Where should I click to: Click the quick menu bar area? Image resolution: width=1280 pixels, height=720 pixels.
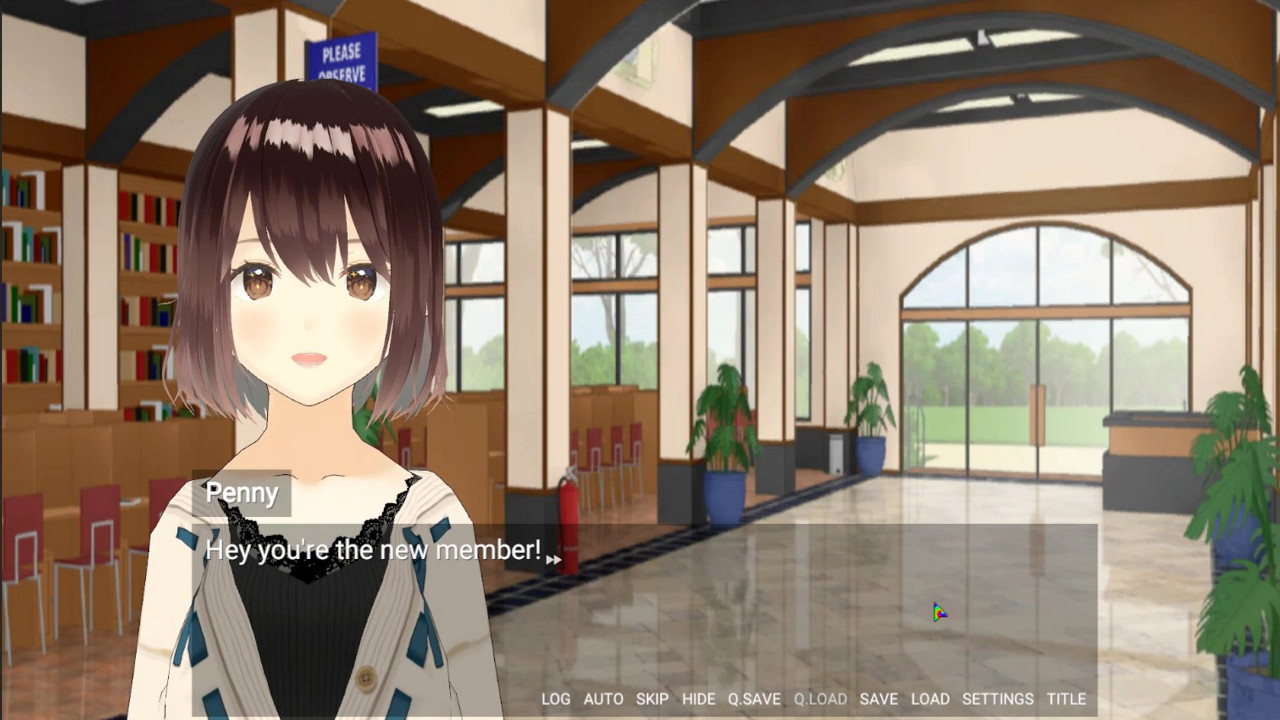(810, 699)
